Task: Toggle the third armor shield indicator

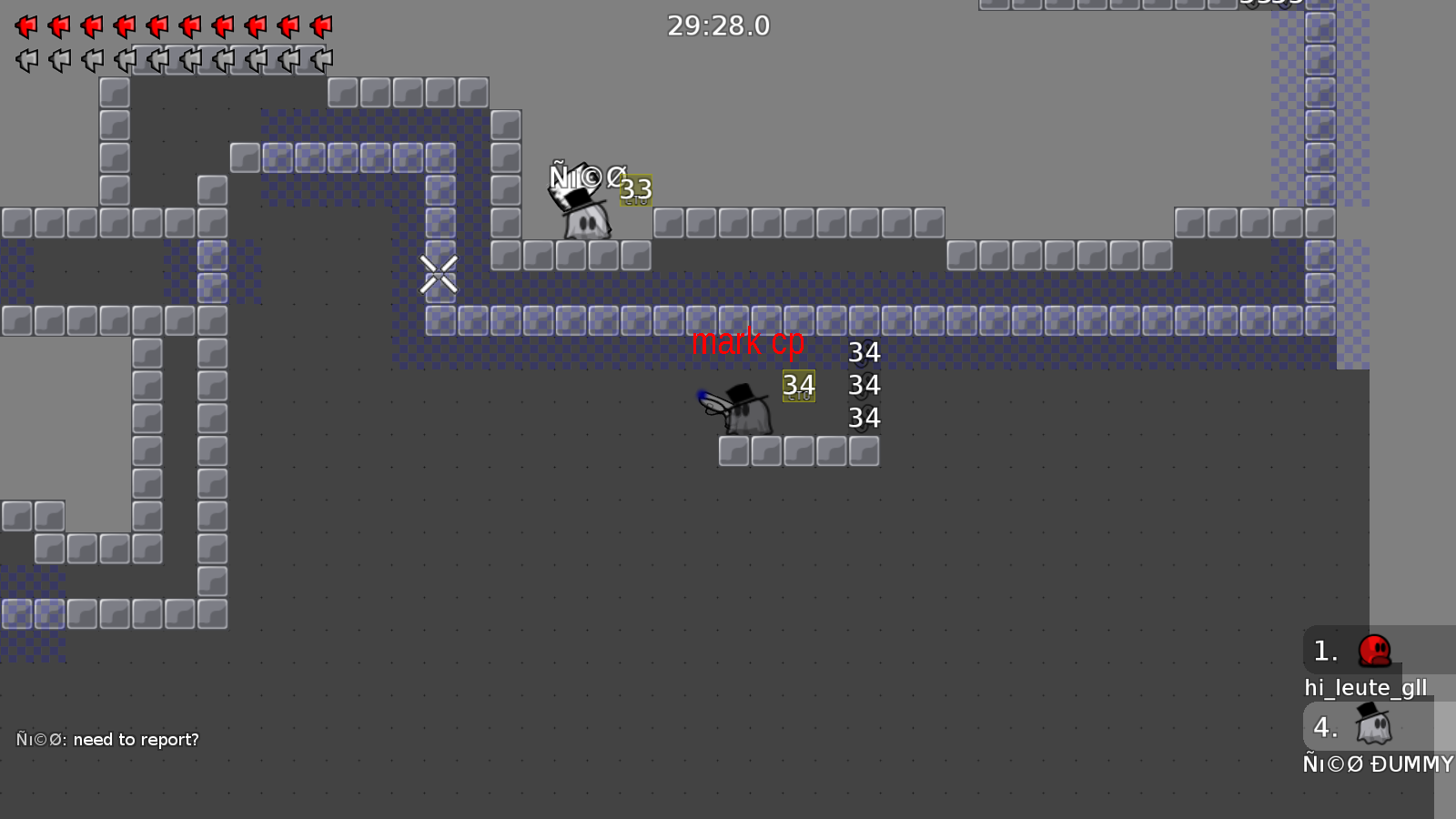Action: coord(92,60)
